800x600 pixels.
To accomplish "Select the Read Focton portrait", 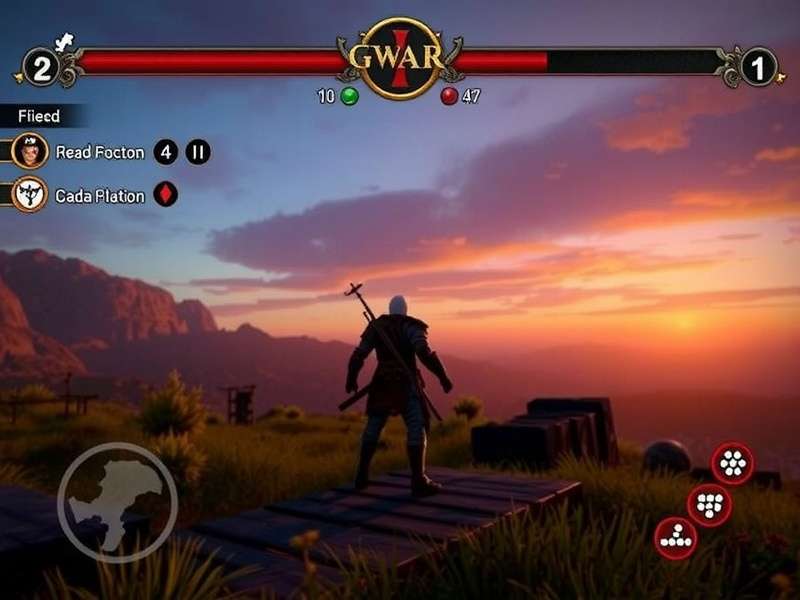I will (31, 152).
